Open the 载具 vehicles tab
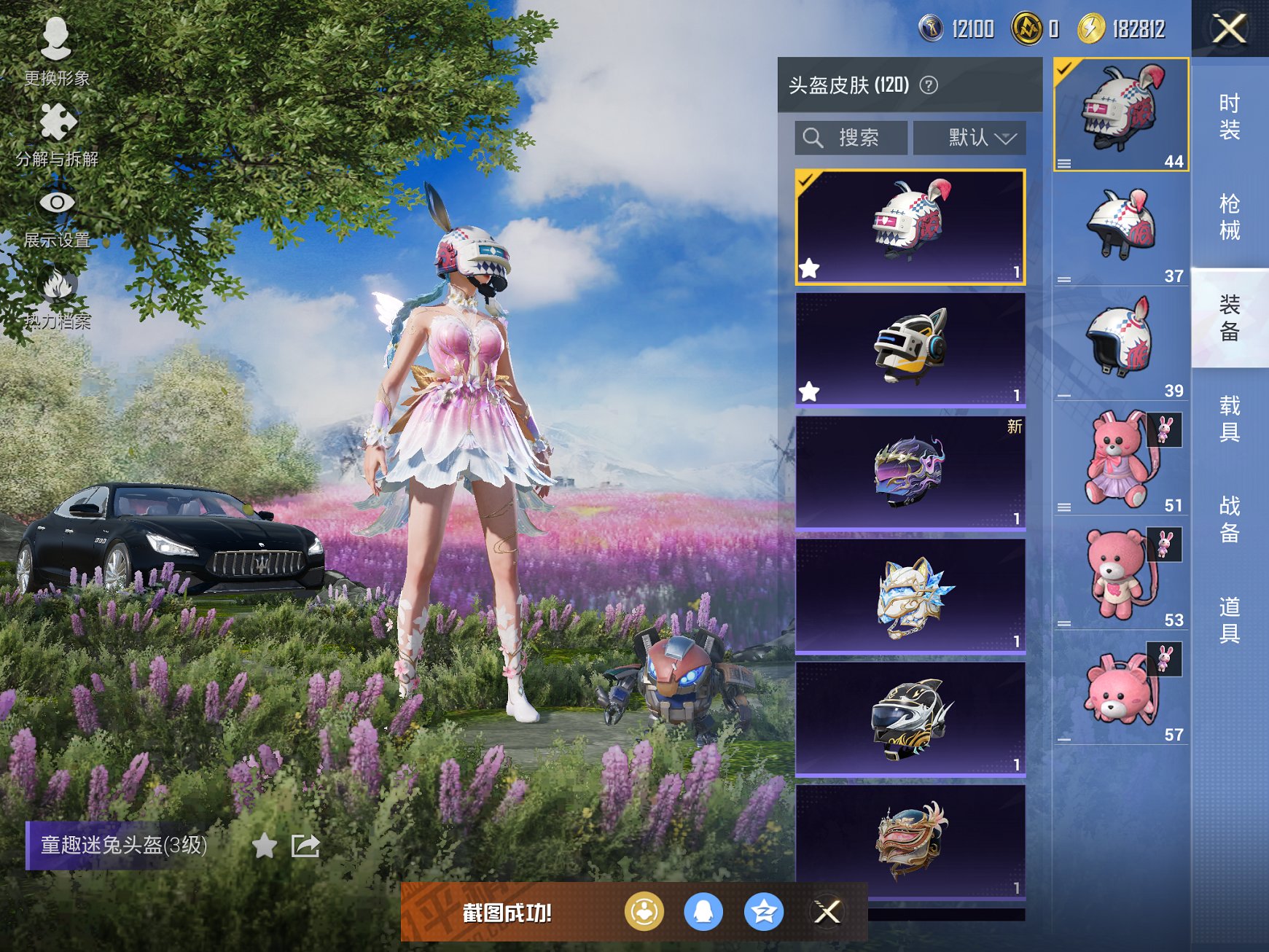The width and height of the screenshot is (1269, 952). click(x=1230, y=418)
